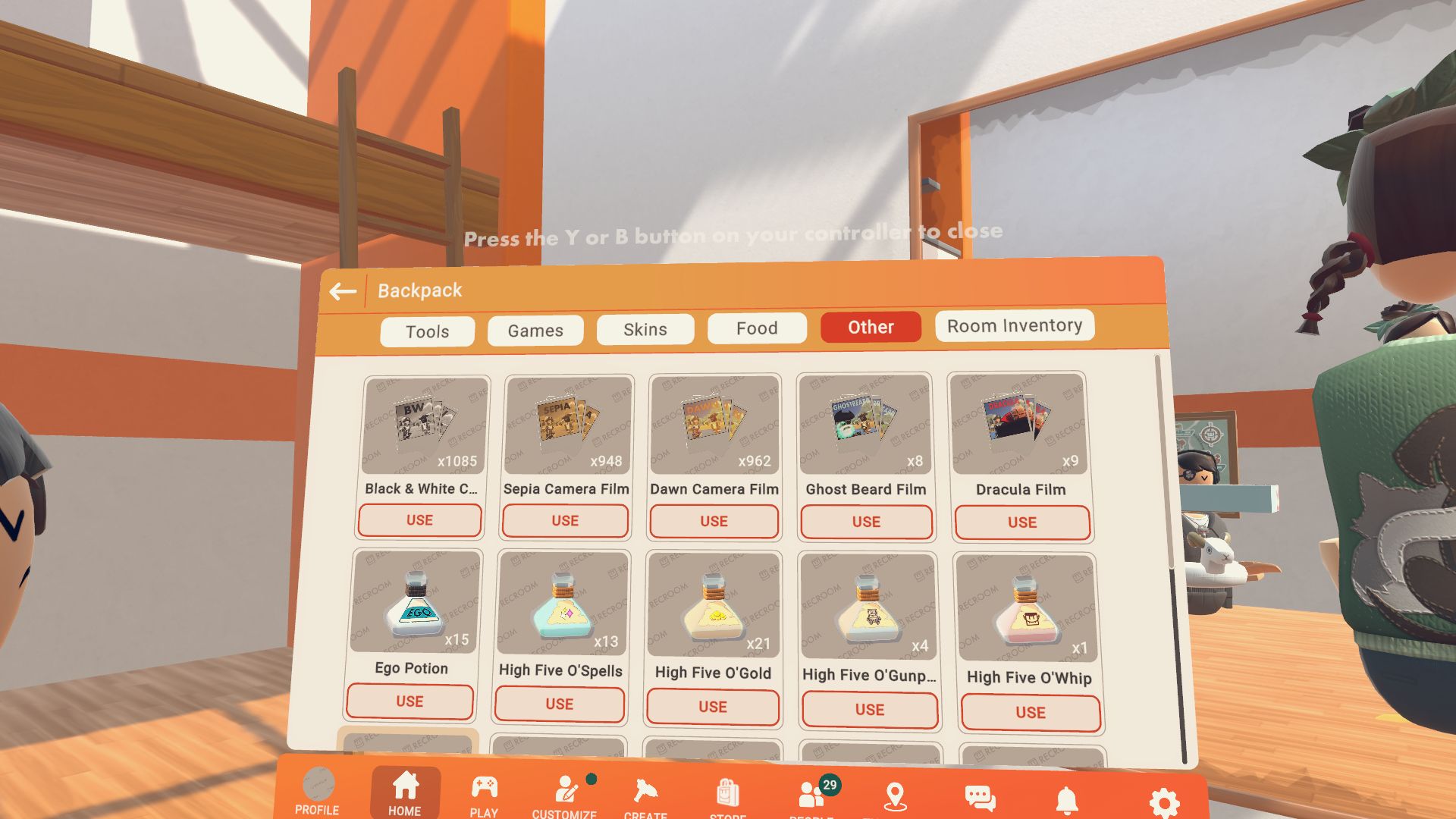Image resolution: width=1456 pixels, height=819 pixels.
Task: Use the Dawn Camera Film
Action: tap(714, 522)
